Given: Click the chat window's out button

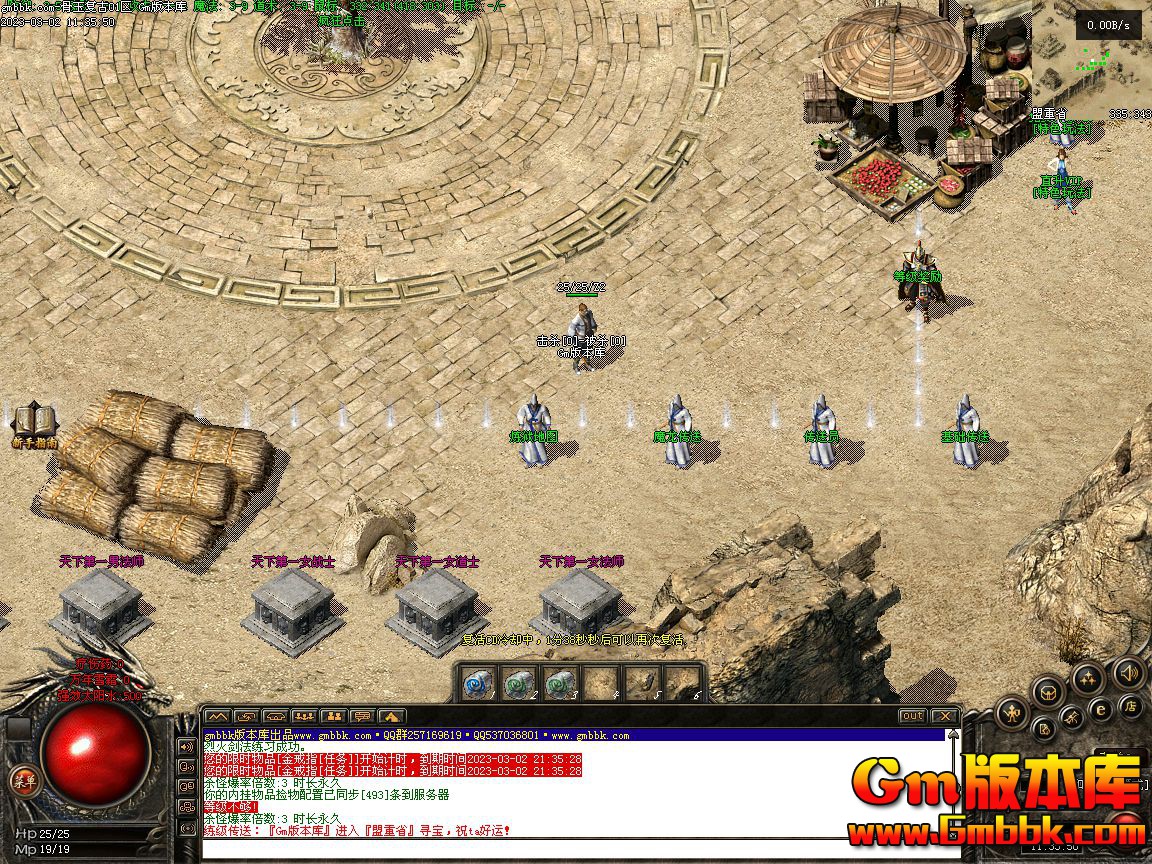Looking at the screenshot, I should click(x=912, y=716).
